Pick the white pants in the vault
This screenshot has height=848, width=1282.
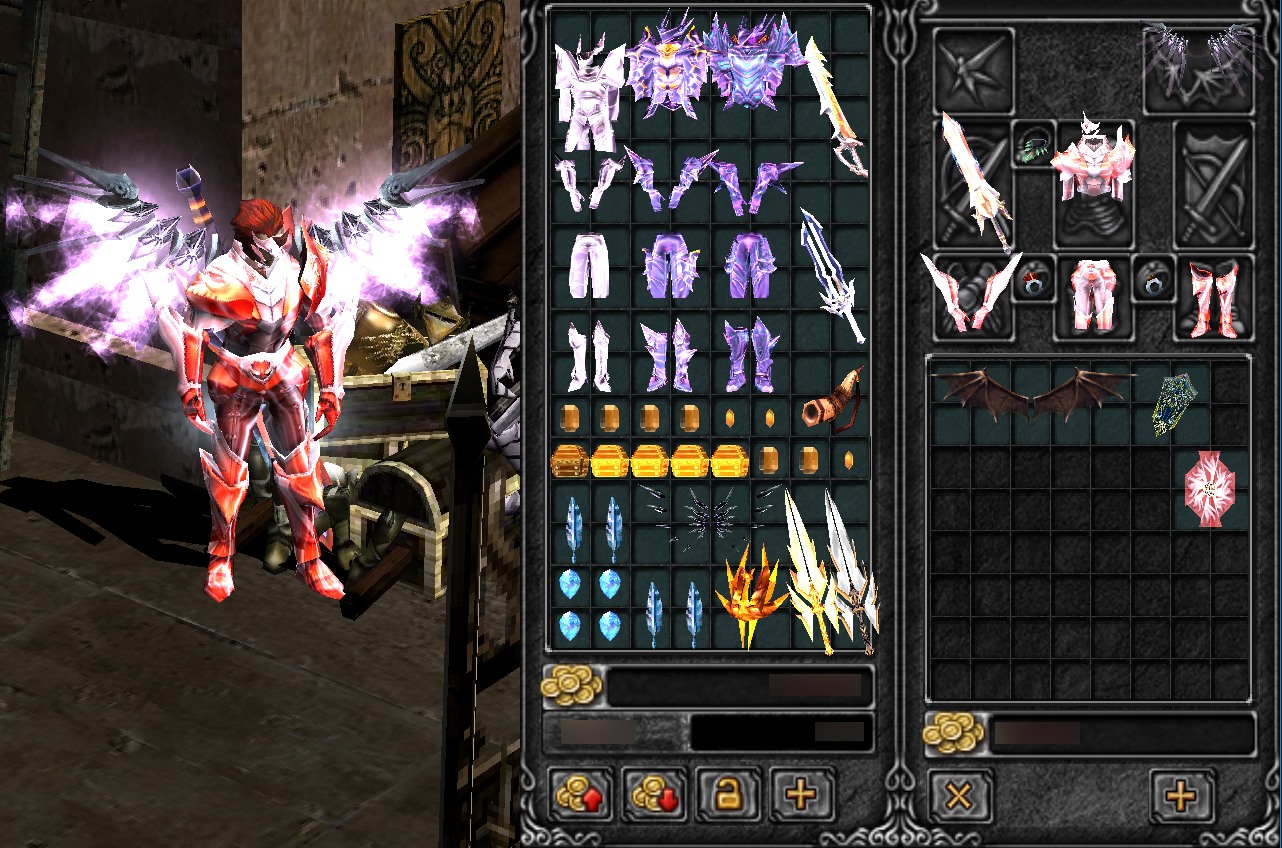[x=589, y=264]
